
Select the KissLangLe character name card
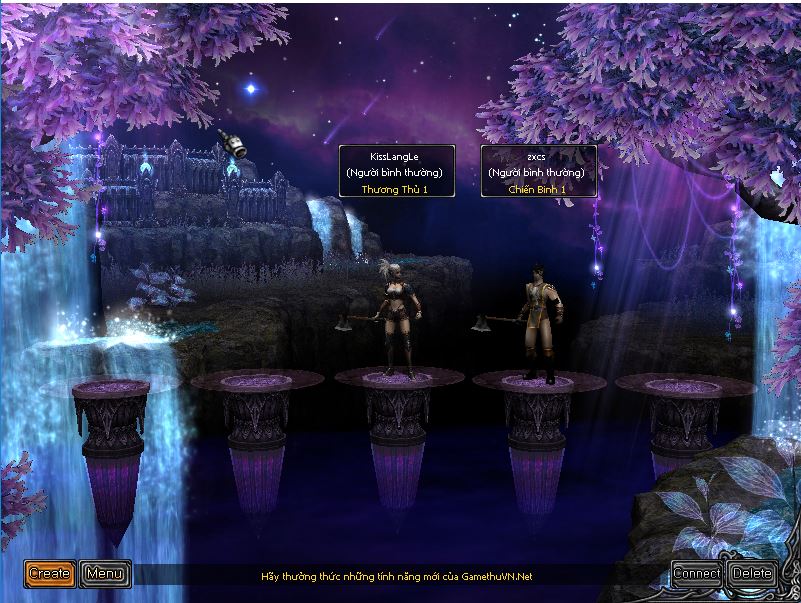396,171
